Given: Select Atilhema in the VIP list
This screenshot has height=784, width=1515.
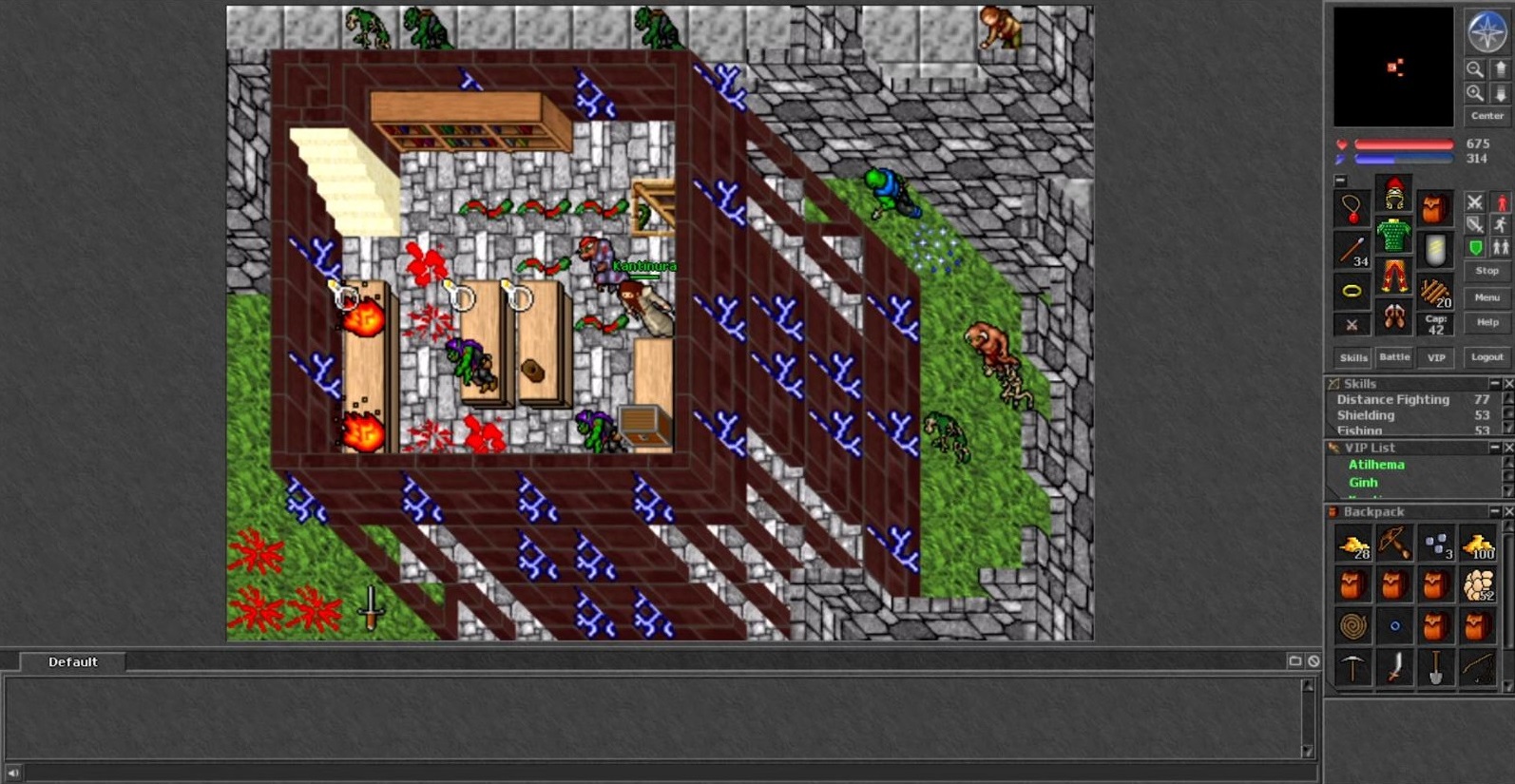Looking at the screenshot, I should pos(1375,465).
